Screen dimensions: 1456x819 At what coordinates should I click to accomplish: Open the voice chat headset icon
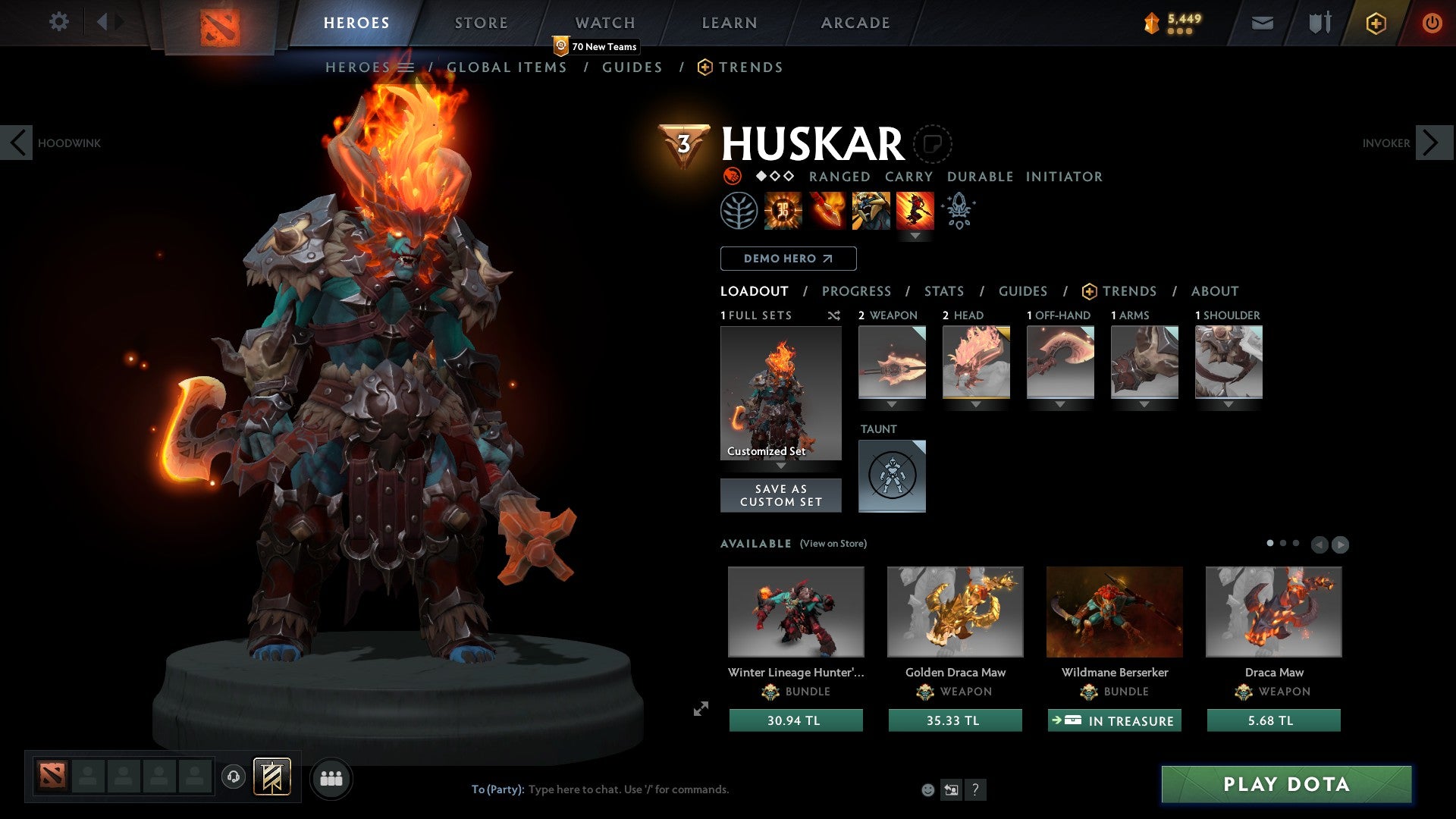(x=233, y=777)
